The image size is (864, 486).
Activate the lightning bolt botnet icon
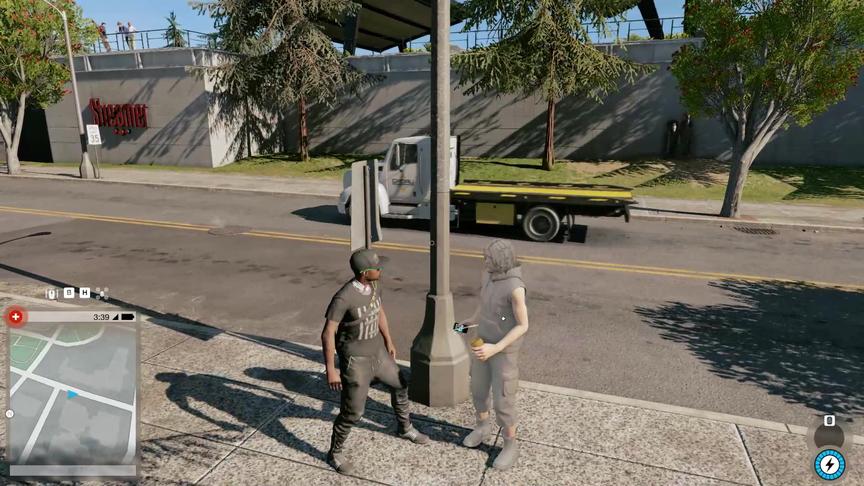pyautogui.click(x=829, y=464)
